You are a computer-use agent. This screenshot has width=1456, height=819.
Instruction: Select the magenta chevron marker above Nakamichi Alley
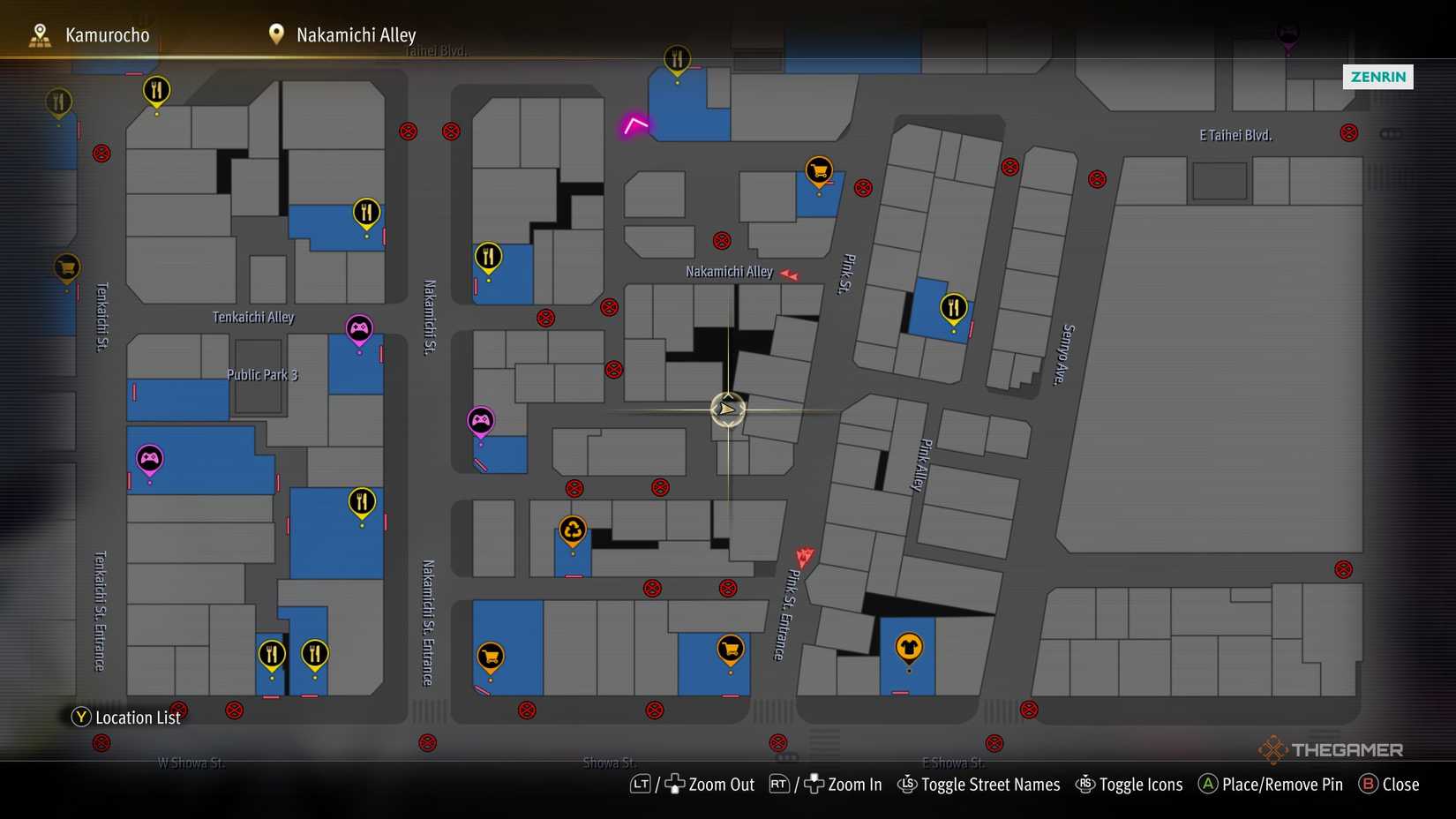(x=634, y=124)
